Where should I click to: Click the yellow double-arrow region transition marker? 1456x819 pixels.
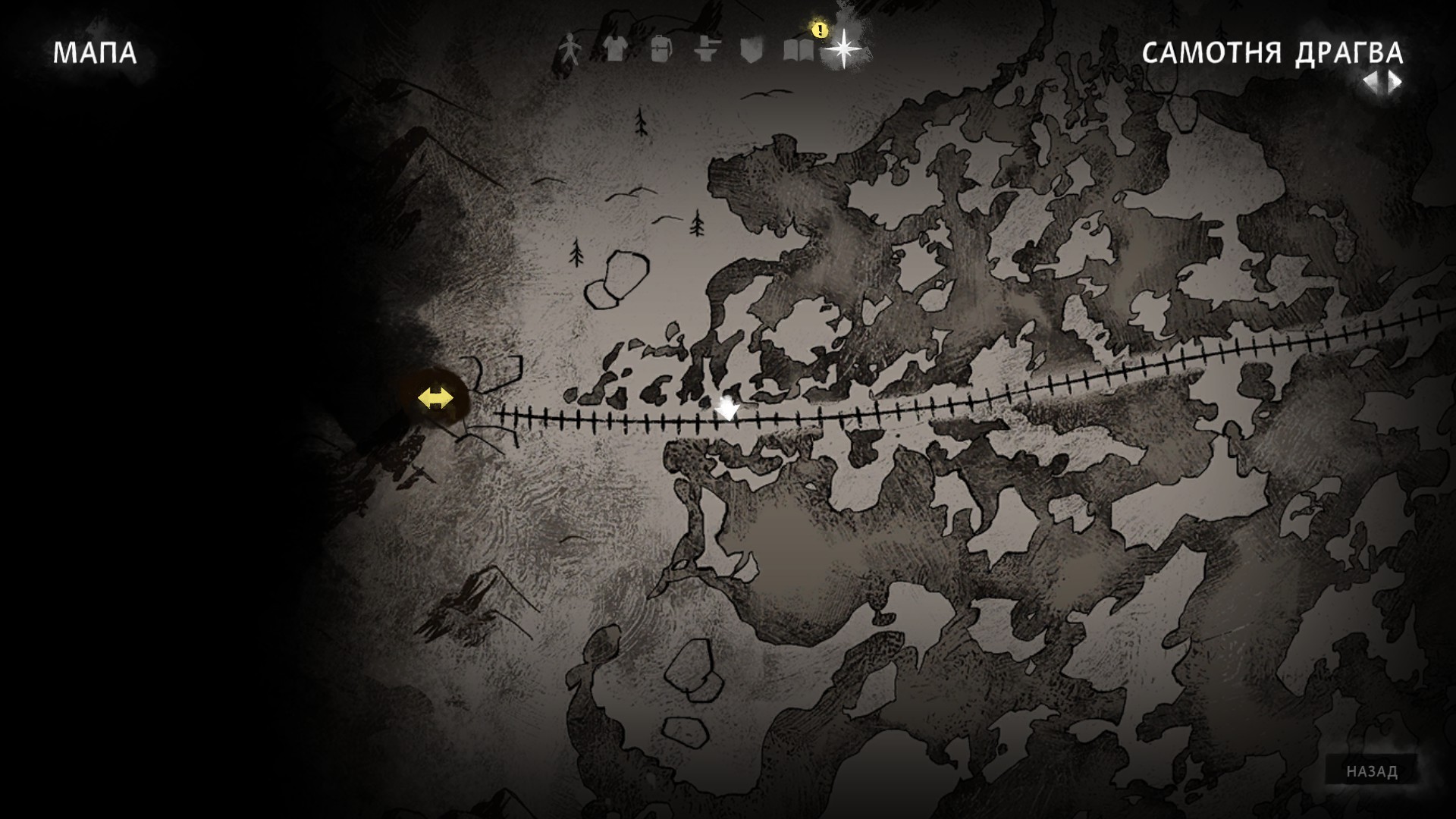[435, 398]
